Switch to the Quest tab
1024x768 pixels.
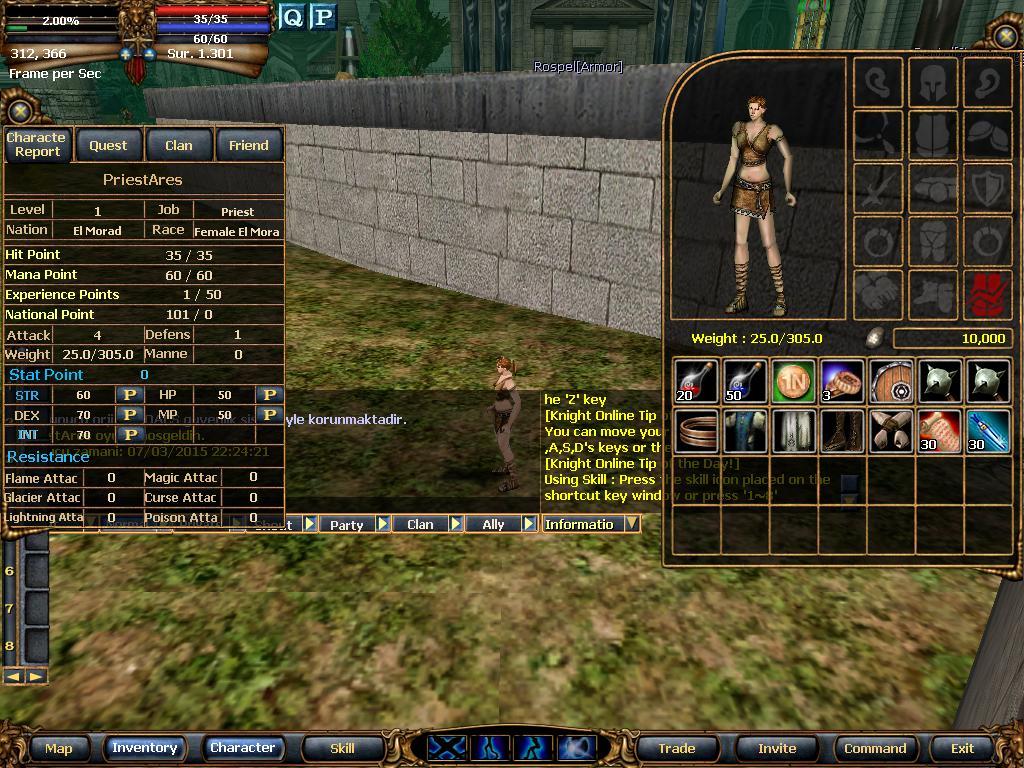coord(108,145)
